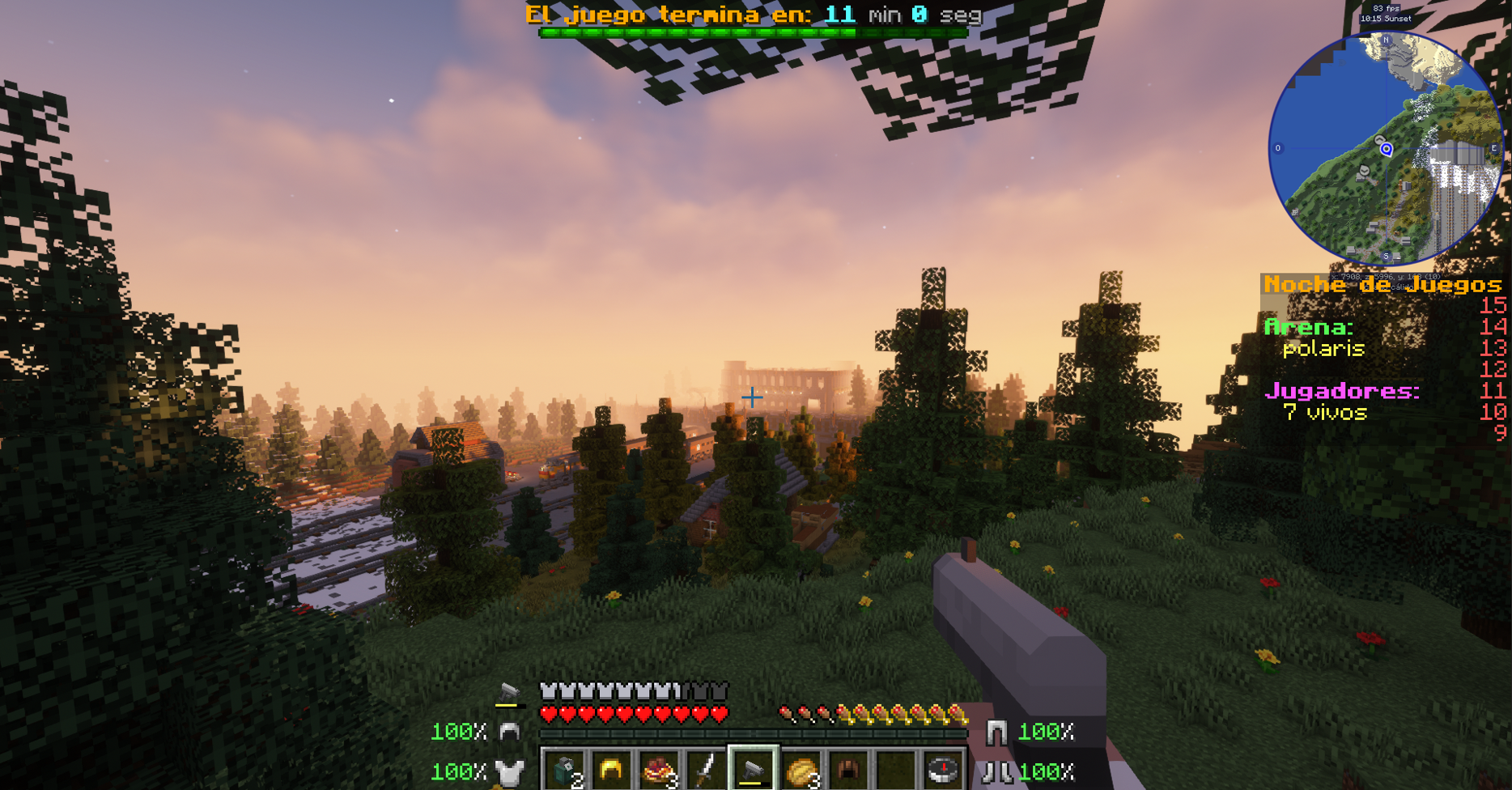Select the golden helmet item in the hotbar
This screenshot has height=790, width=1512.
[x=610, y=767]
